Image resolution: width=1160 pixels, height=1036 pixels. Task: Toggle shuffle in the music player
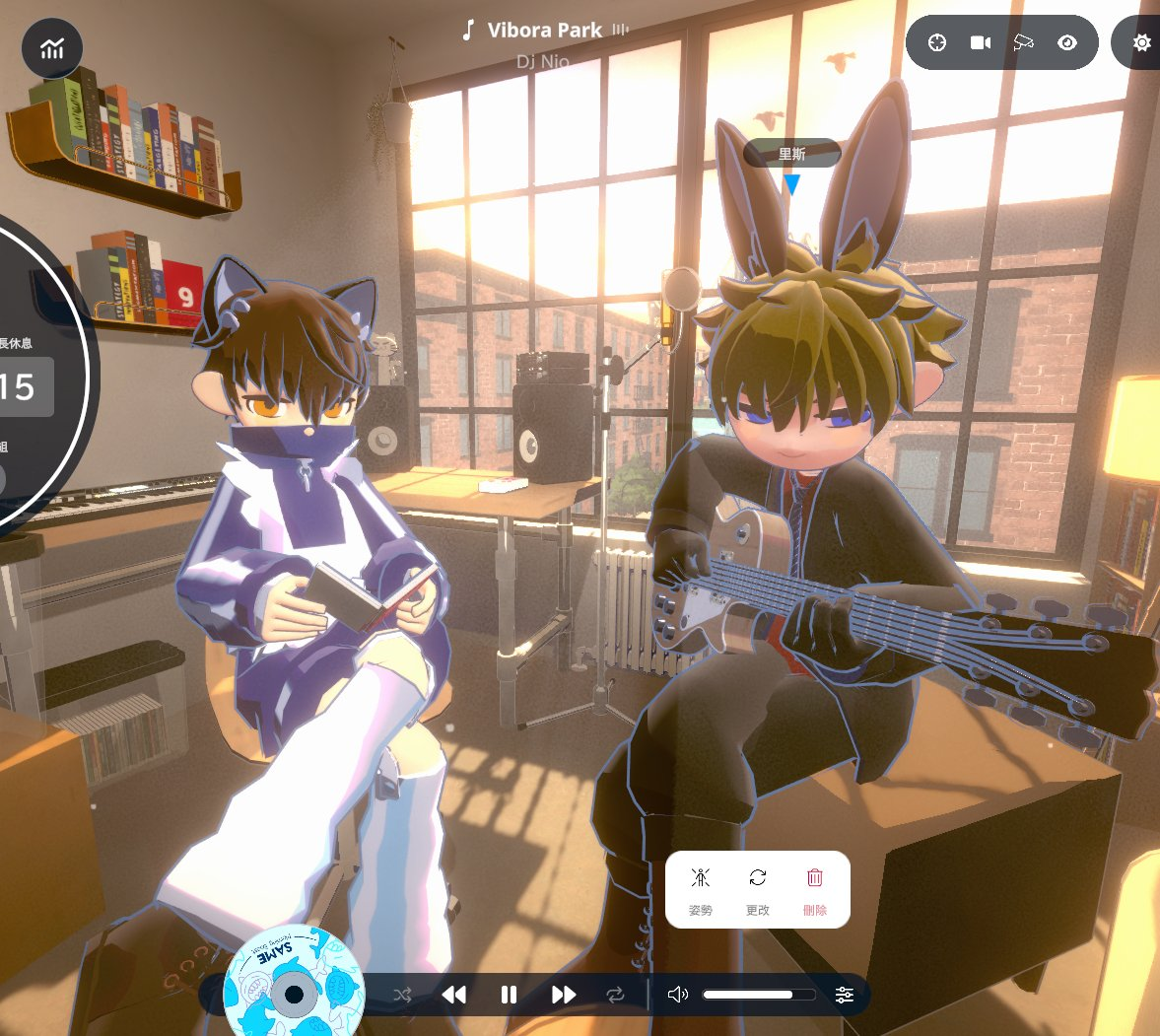click(x=402, y=995)
